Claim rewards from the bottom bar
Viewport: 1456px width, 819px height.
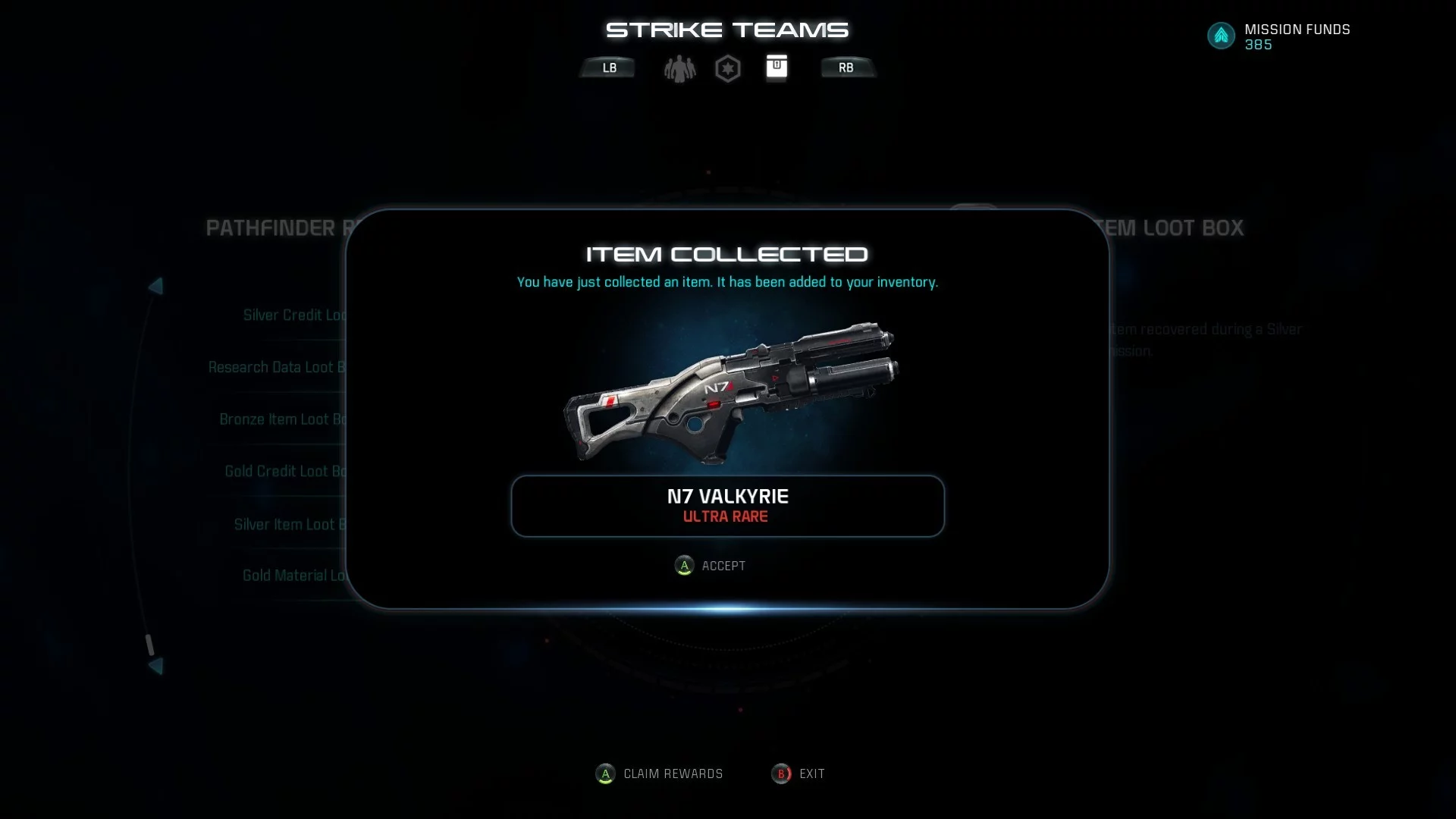tap(659, 774)
